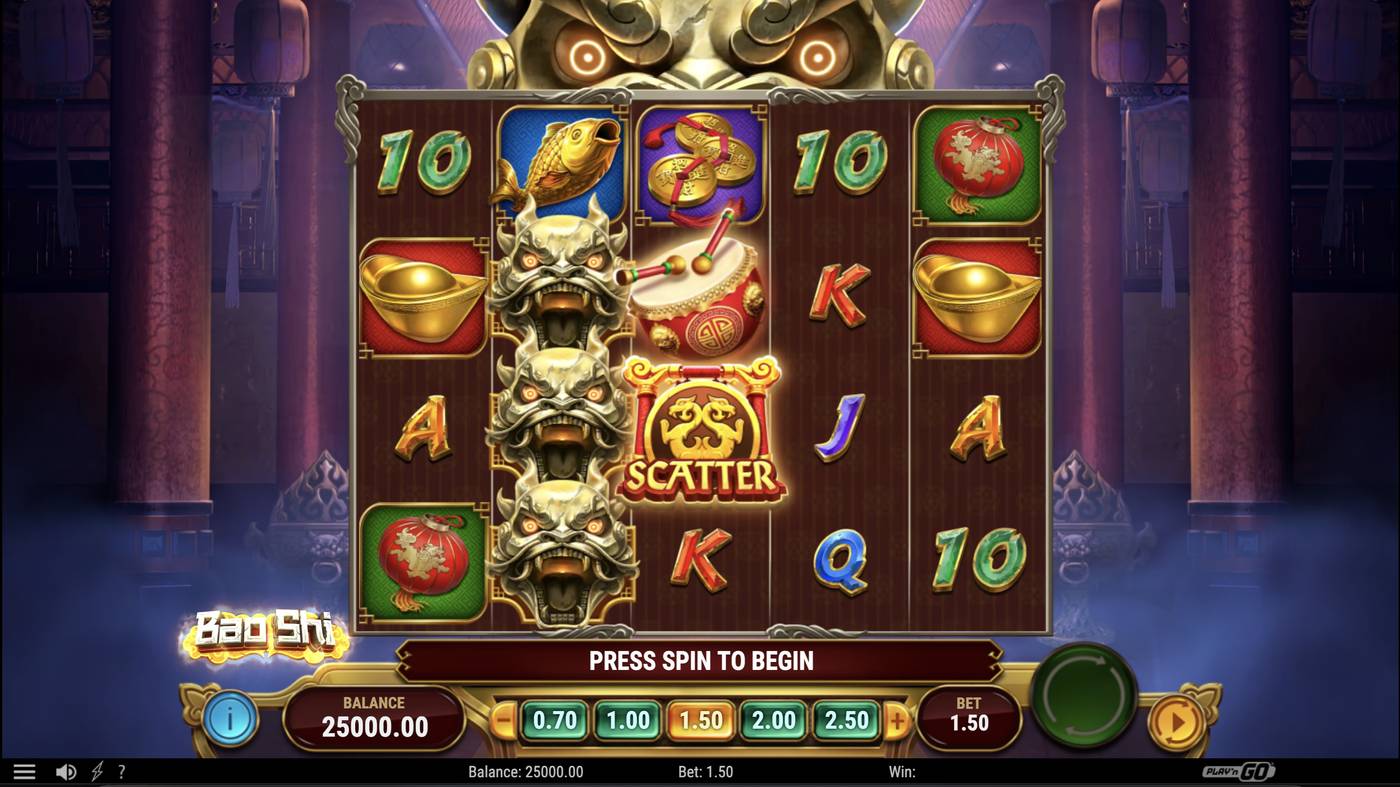Mute game sound with the speaker icon
This screenshot has height=787, width=1400.
click(x=65, y=770)
